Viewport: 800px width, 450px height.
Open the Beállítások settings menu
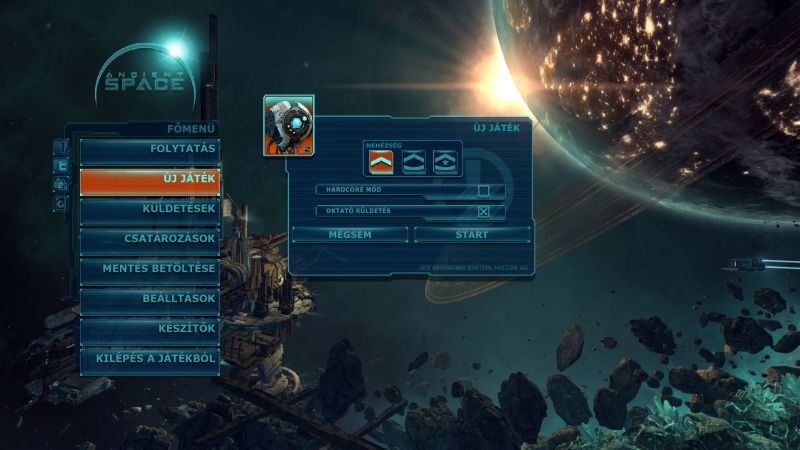(x=150, y=299)
